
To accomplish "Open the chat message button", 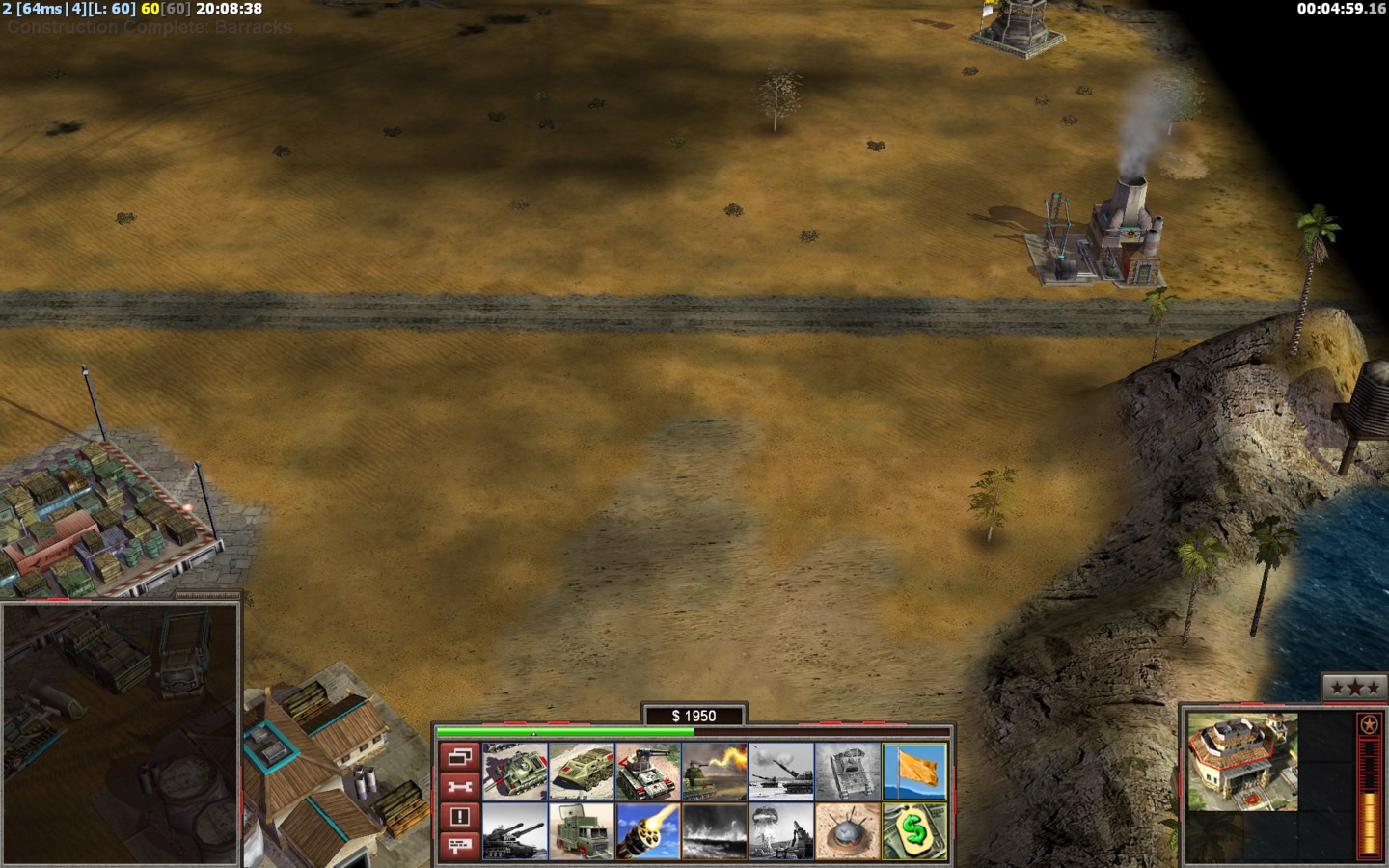I will pyautogui.click(x=459, y=846).
